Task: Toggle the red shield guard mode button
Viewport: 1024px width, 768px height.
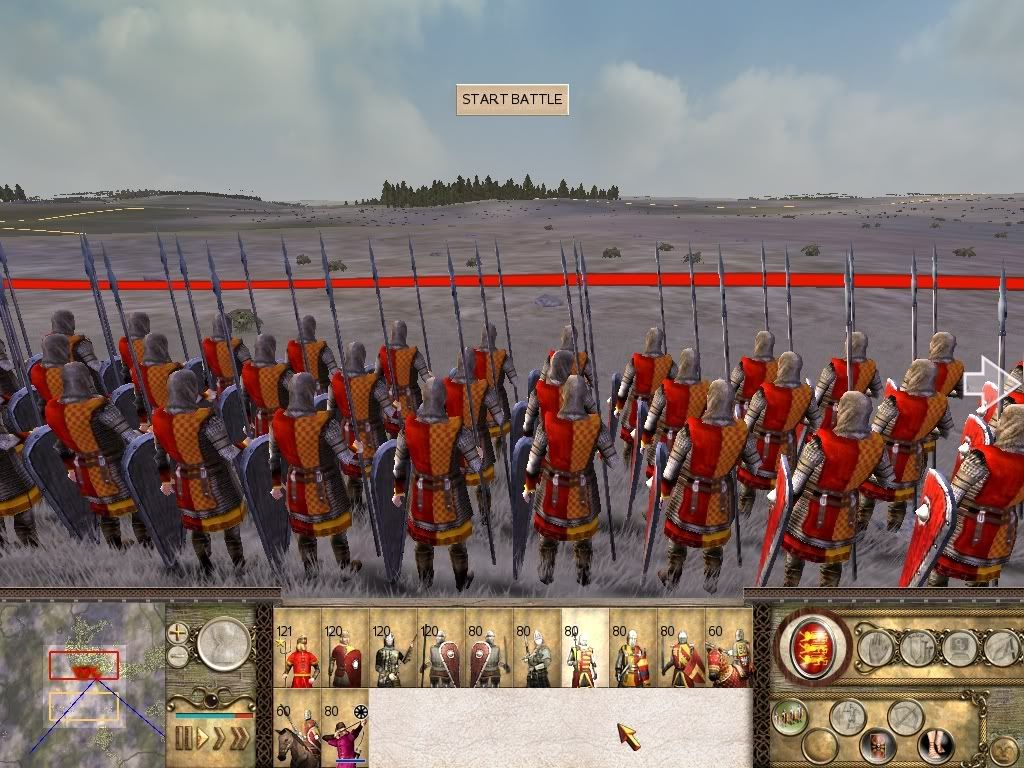Action: coord(877,745)
